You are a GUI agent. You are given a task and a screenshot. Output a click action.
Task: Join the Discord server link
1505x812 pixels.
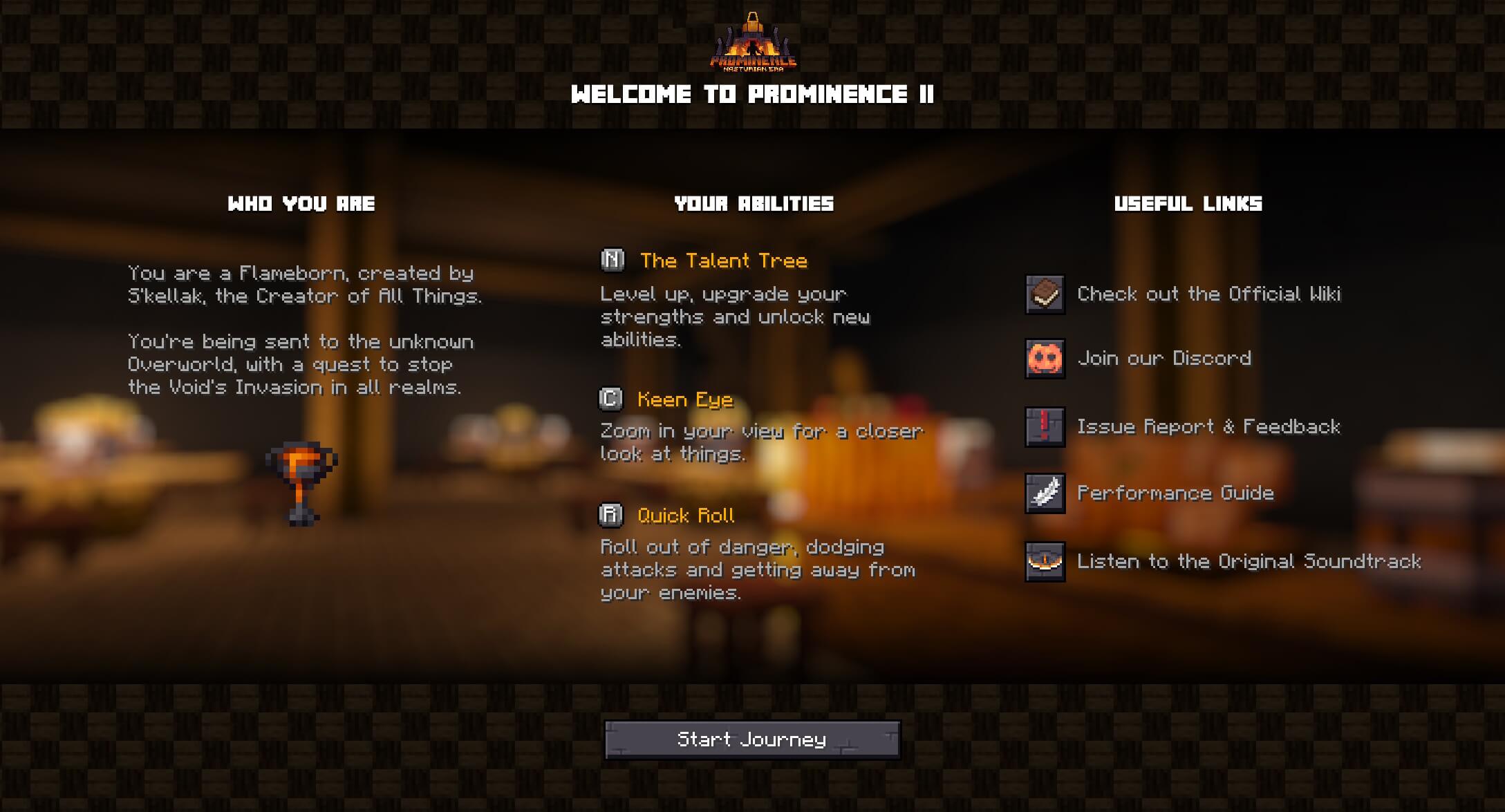(x=1164, y=359)
